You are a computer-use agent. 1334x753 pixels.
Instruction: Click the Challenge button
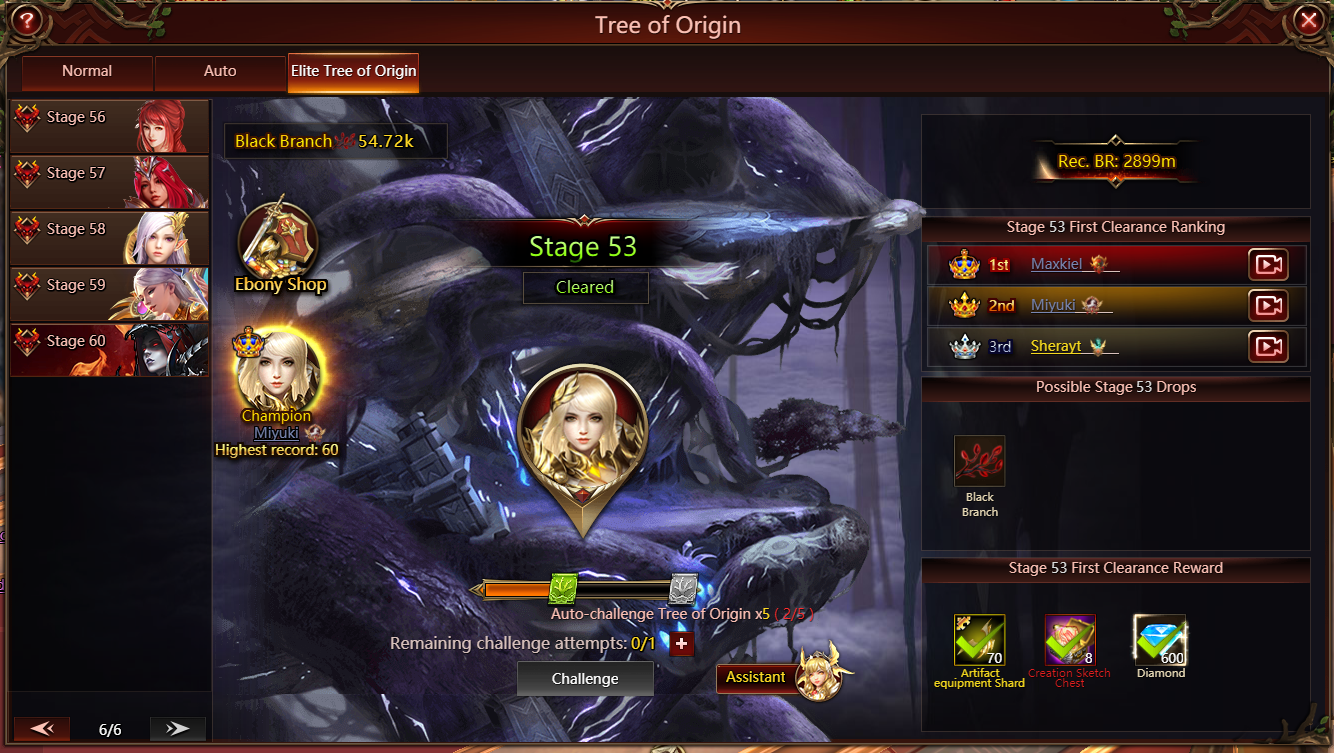[x=585, y=679]
